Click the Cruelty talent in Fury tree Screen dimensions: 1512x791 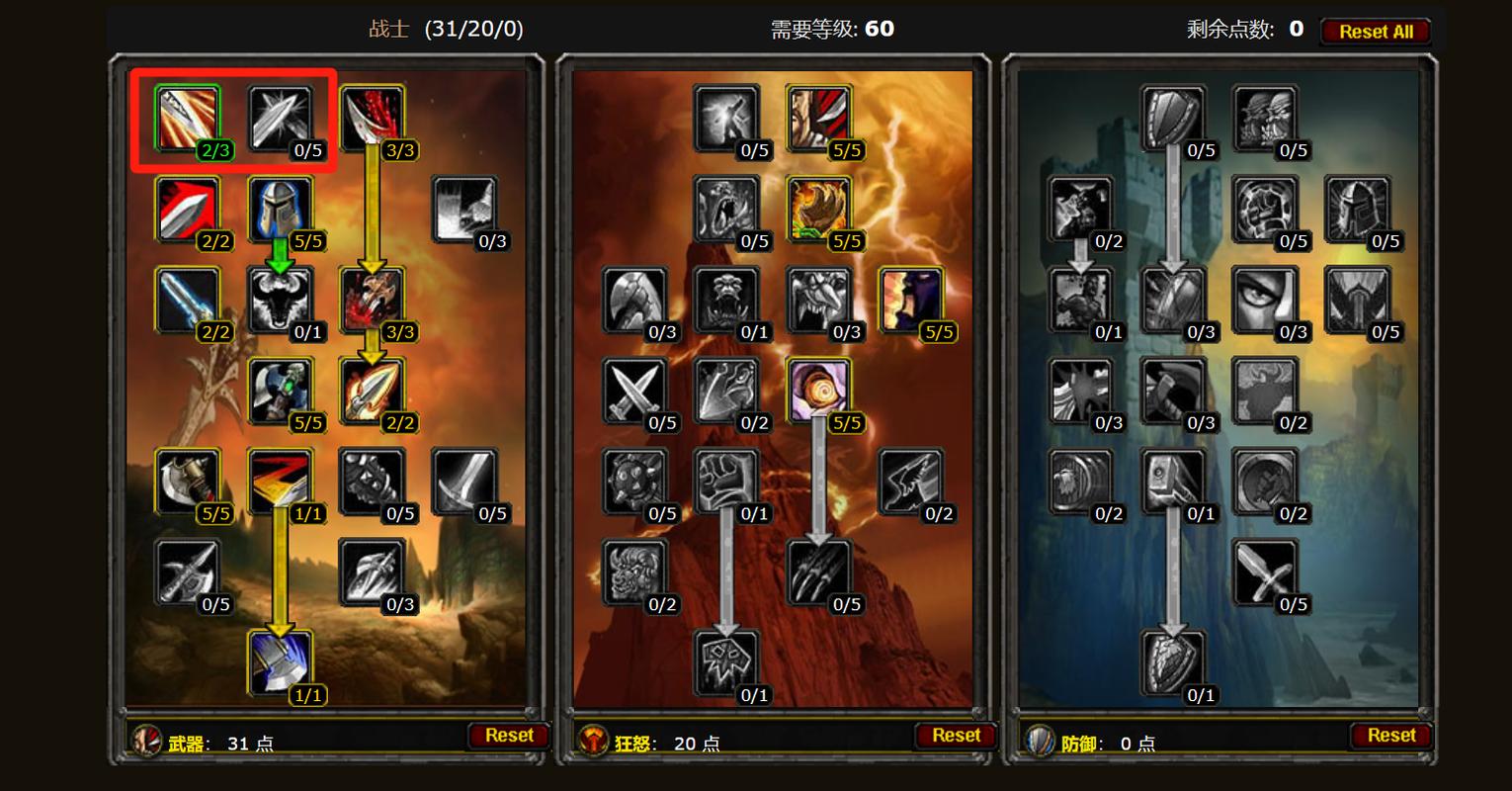(x=820, y=119)
